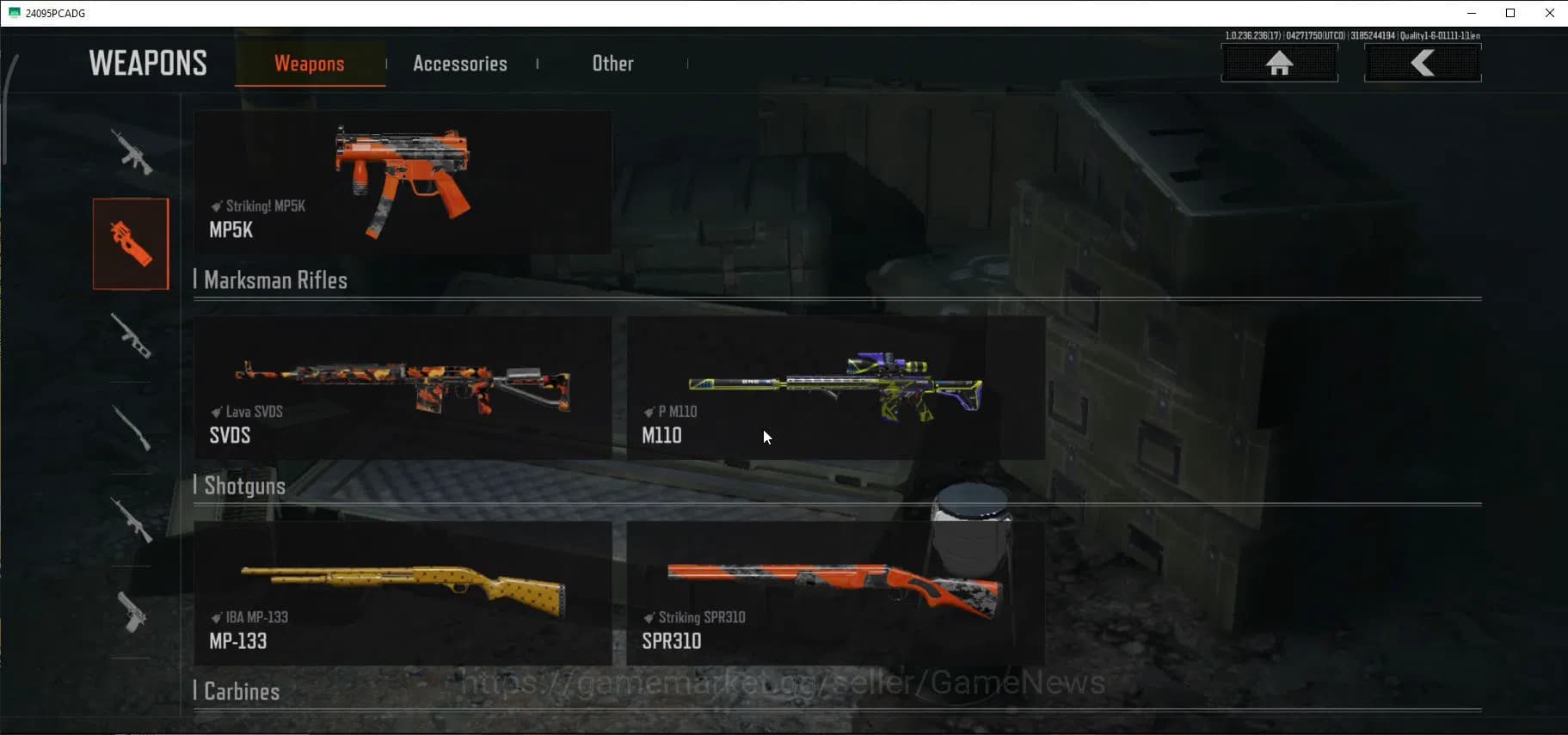Switch to the Weapons tab
This screenshot has width=1568, height=735.
[x=310, y=63]
